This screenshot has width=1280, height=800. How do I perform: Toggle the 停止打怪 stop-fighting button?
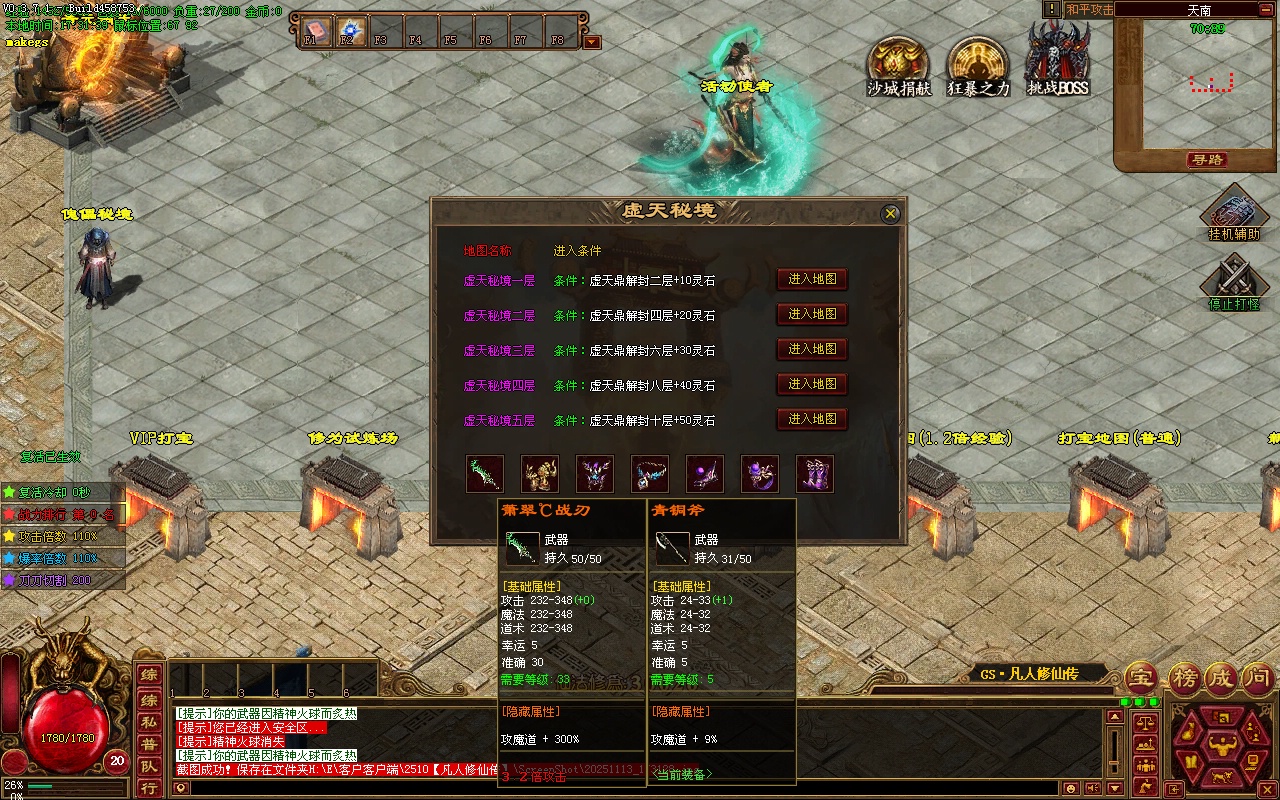coord(1234,282)
